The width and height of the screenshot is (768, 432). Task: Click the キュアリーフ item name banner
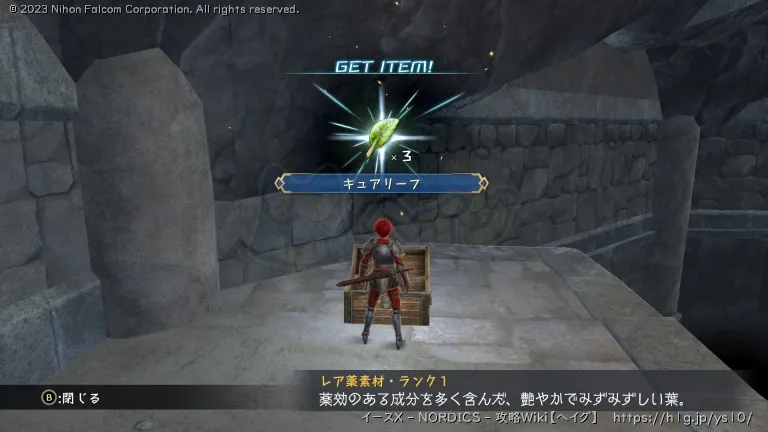pyautogui.click(x=383, y=183)
